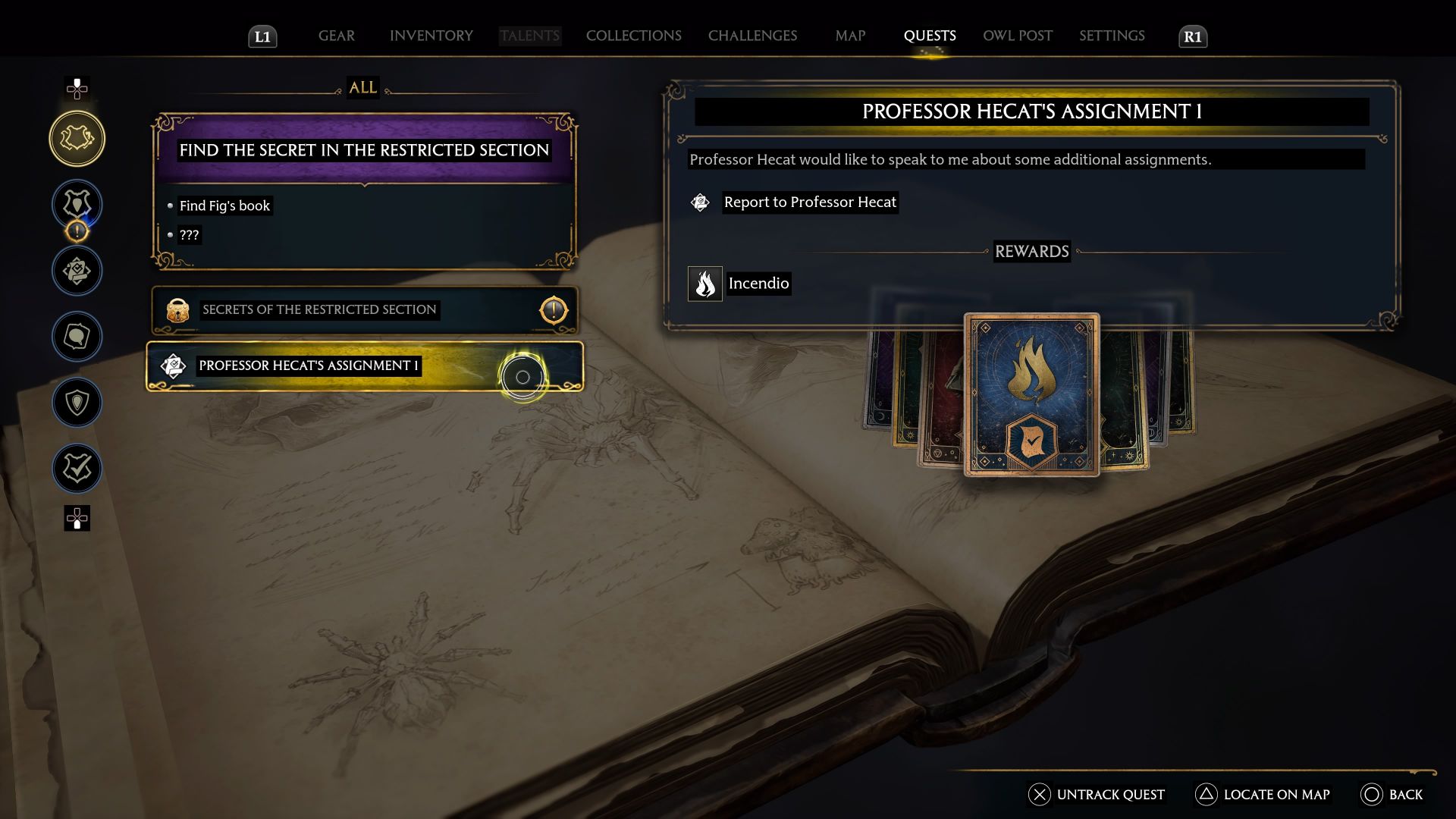Select the all-quests shield category icon
The image size is (1456, 819).
pos(77,138)
